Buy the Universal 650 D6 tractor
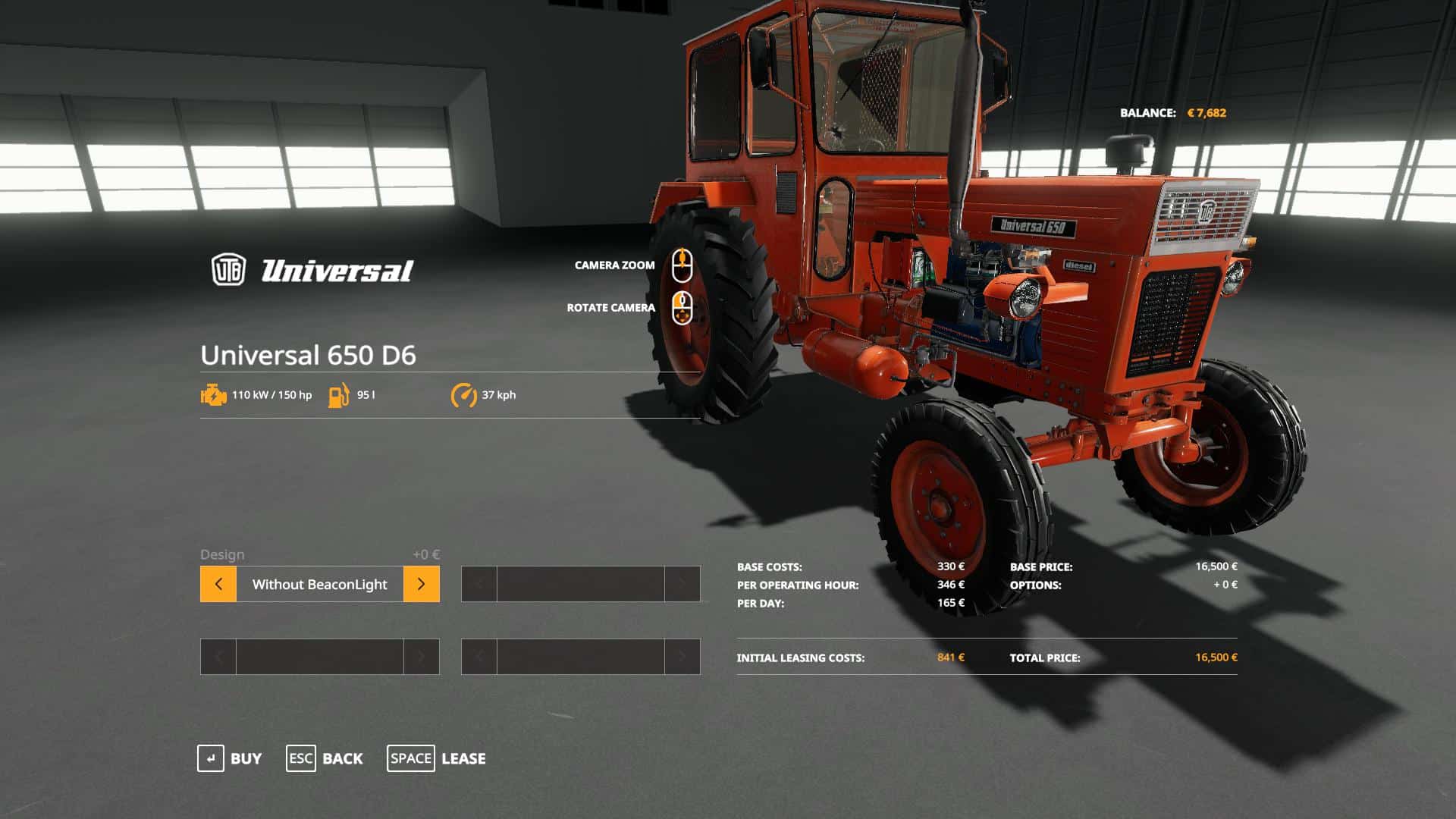The height and width of the screenshot is (819, 1456). point(229,758)
